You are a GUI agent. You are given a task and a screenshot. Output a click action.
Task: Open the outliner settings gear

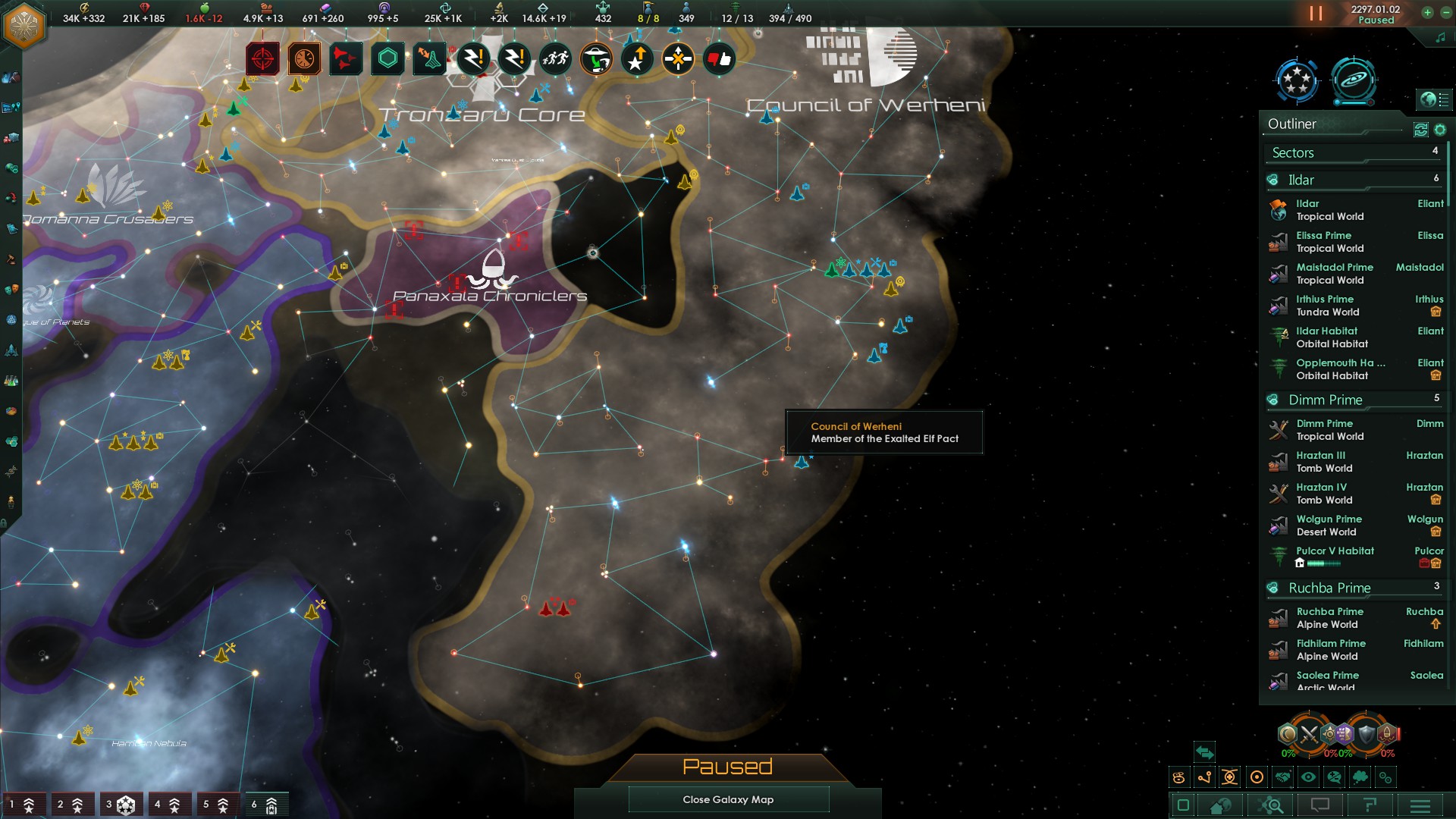1440,130
